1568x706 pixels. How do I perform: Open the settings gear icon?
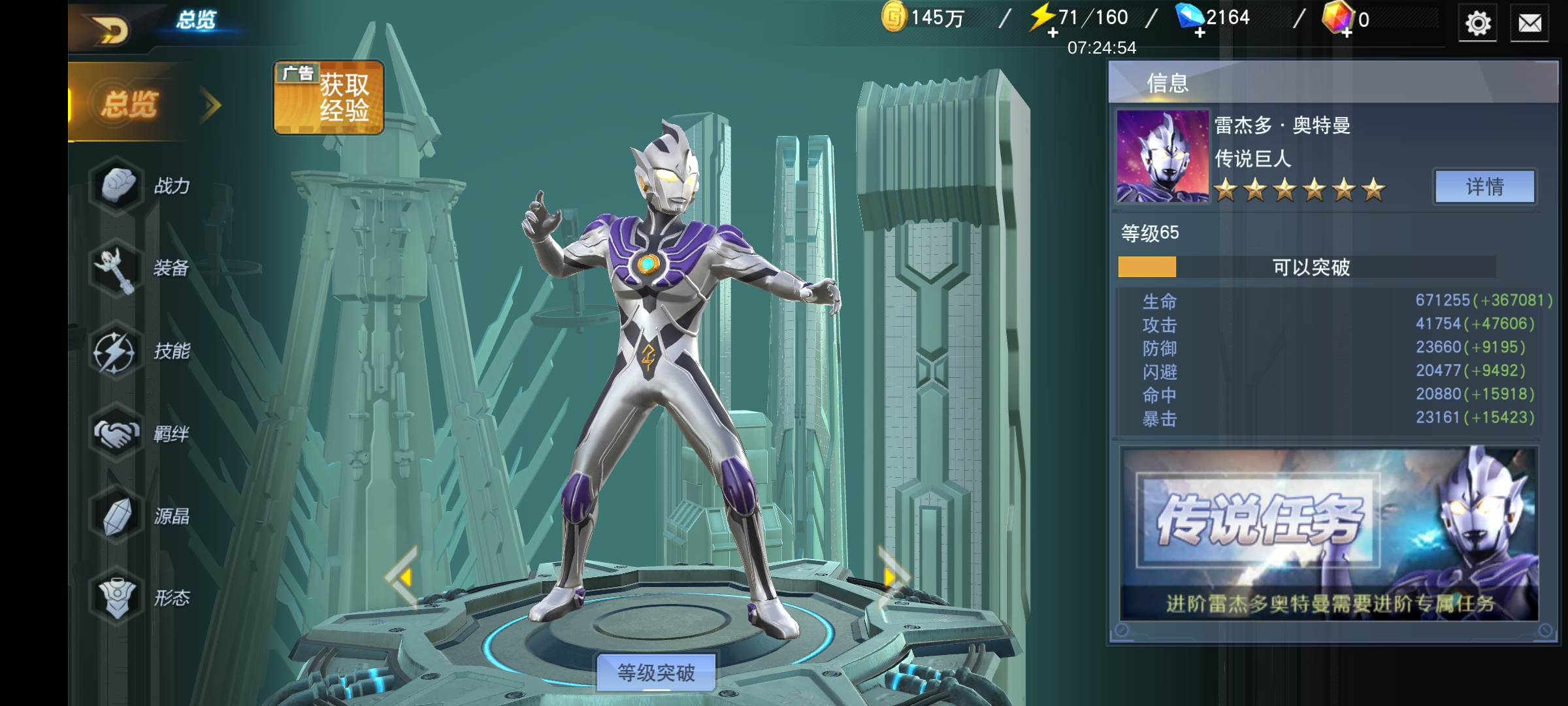(1478, 24)
